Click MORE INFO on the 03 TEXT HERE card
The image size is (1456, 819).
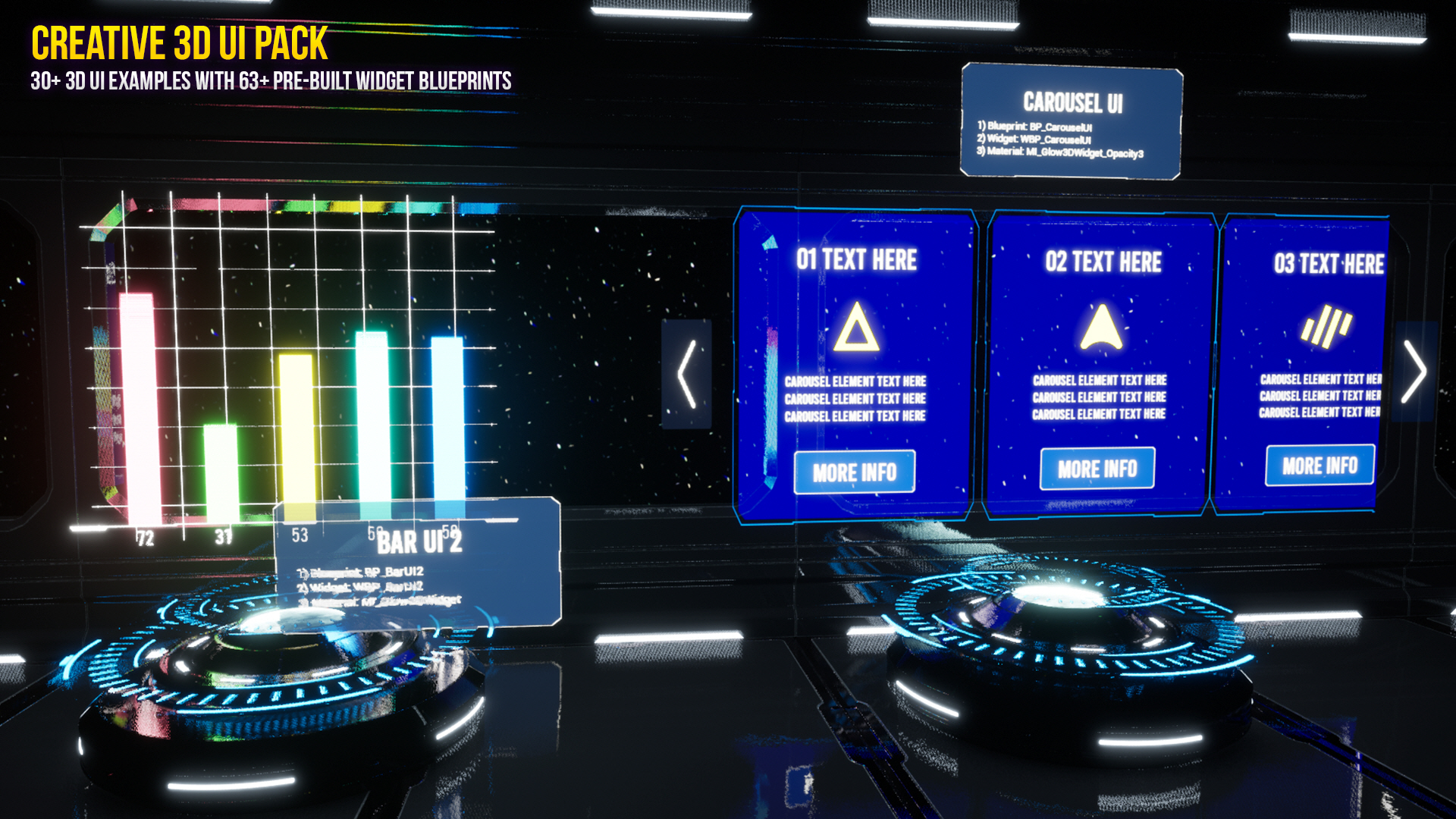point(1319,466)
